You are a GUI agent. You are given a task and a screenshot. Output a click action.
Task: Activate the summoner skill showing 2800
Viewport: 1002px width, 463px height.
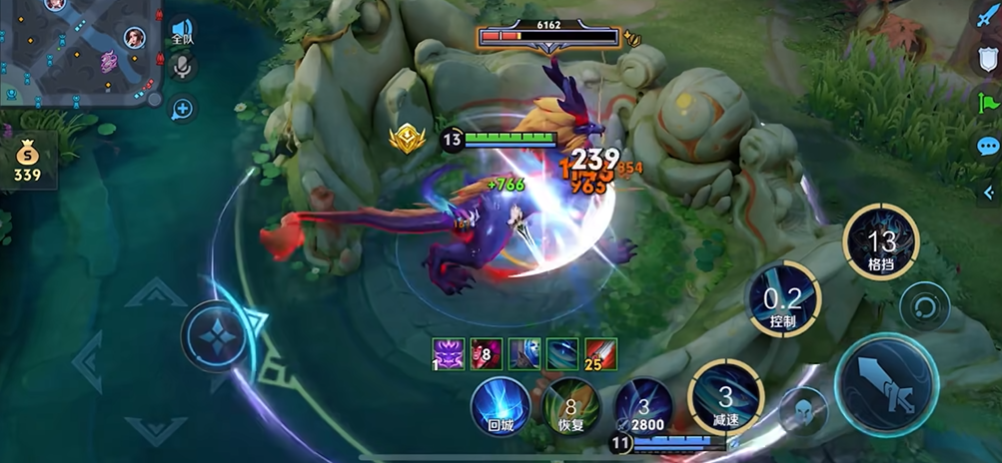click(644, 406)
